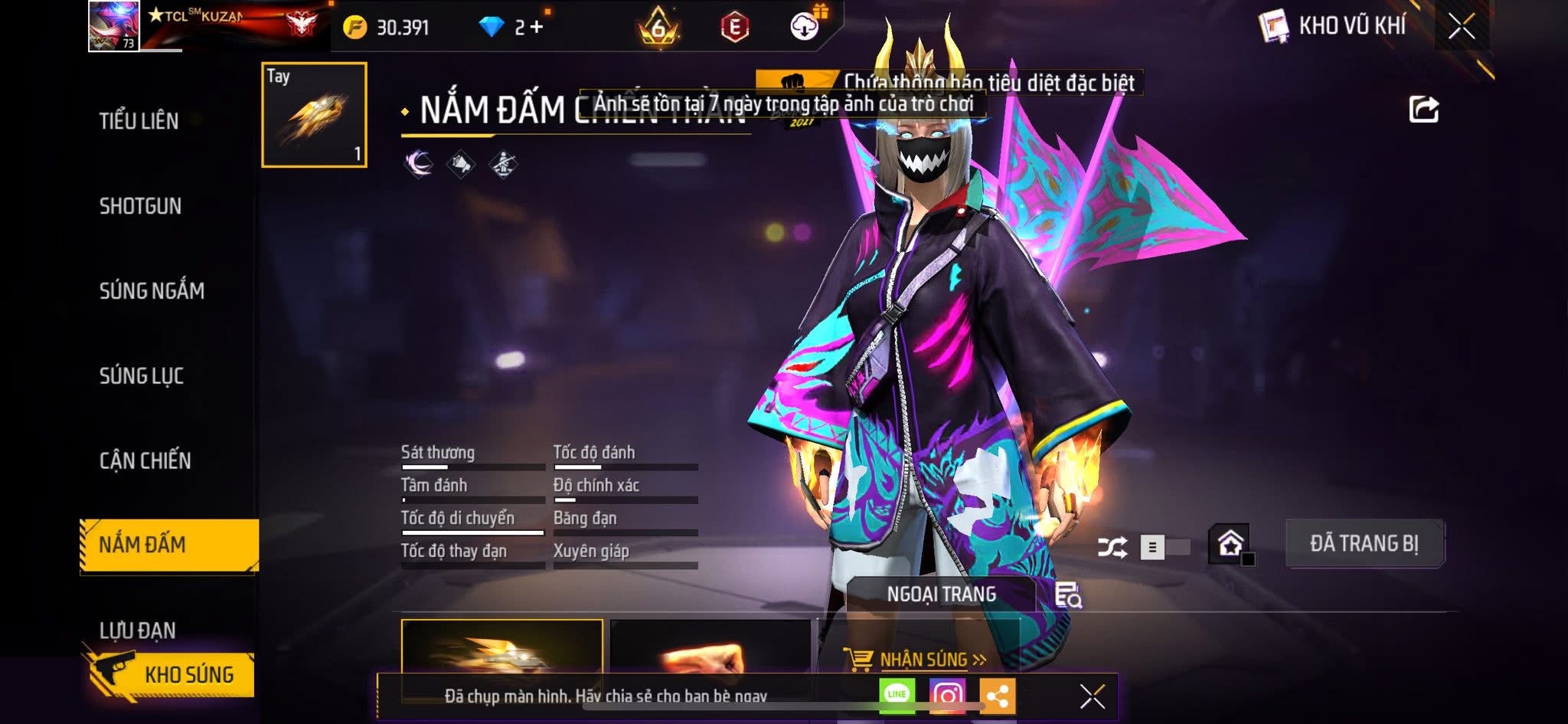1568x724 pixels.
Task: Switch to the LỰU ĐẠN category
Action: (138, 631)
